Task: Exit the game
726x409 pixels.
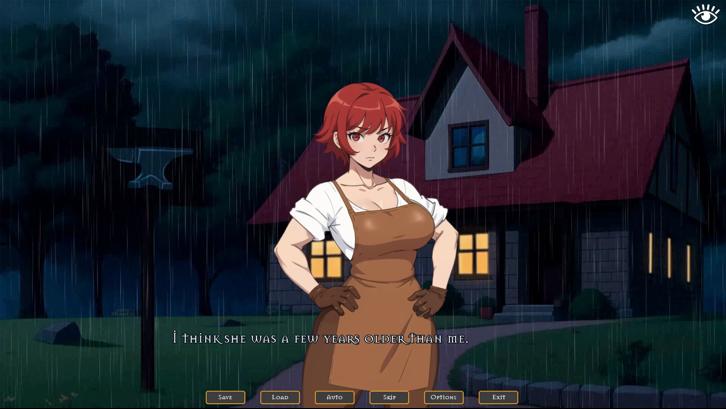Action: point(498,397)
